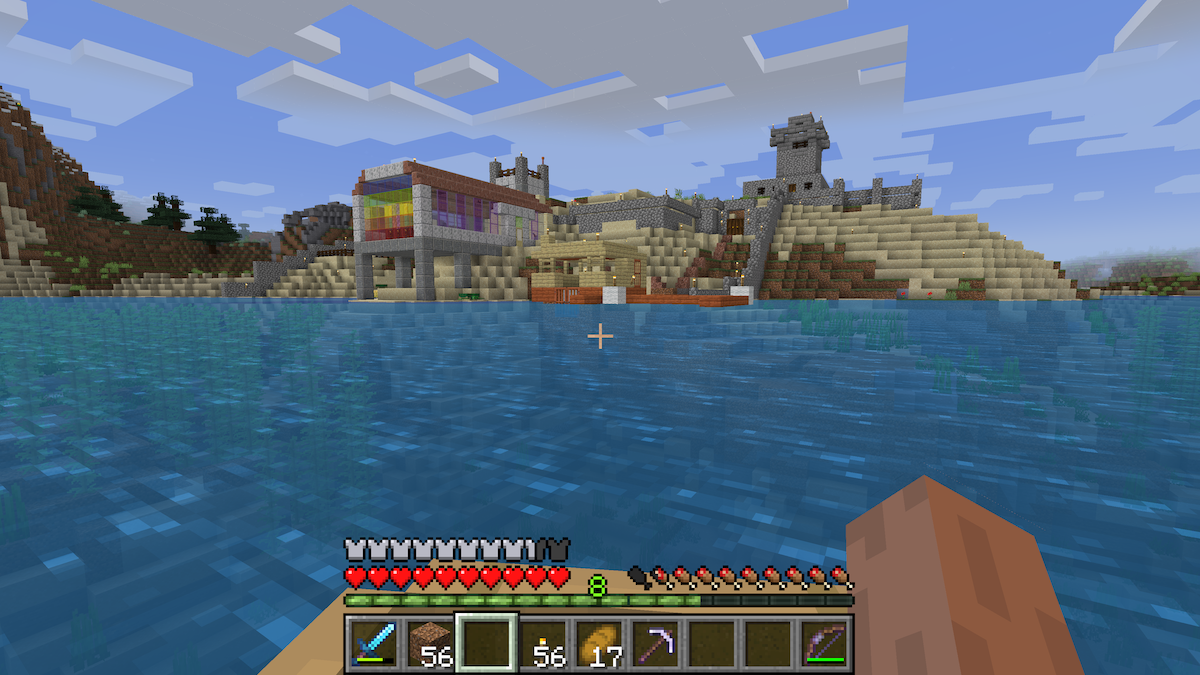Image resolution: width=1200 pixels, height=675 pixels.
Task: Select the bread stack slot
Action: coord(599,642)
